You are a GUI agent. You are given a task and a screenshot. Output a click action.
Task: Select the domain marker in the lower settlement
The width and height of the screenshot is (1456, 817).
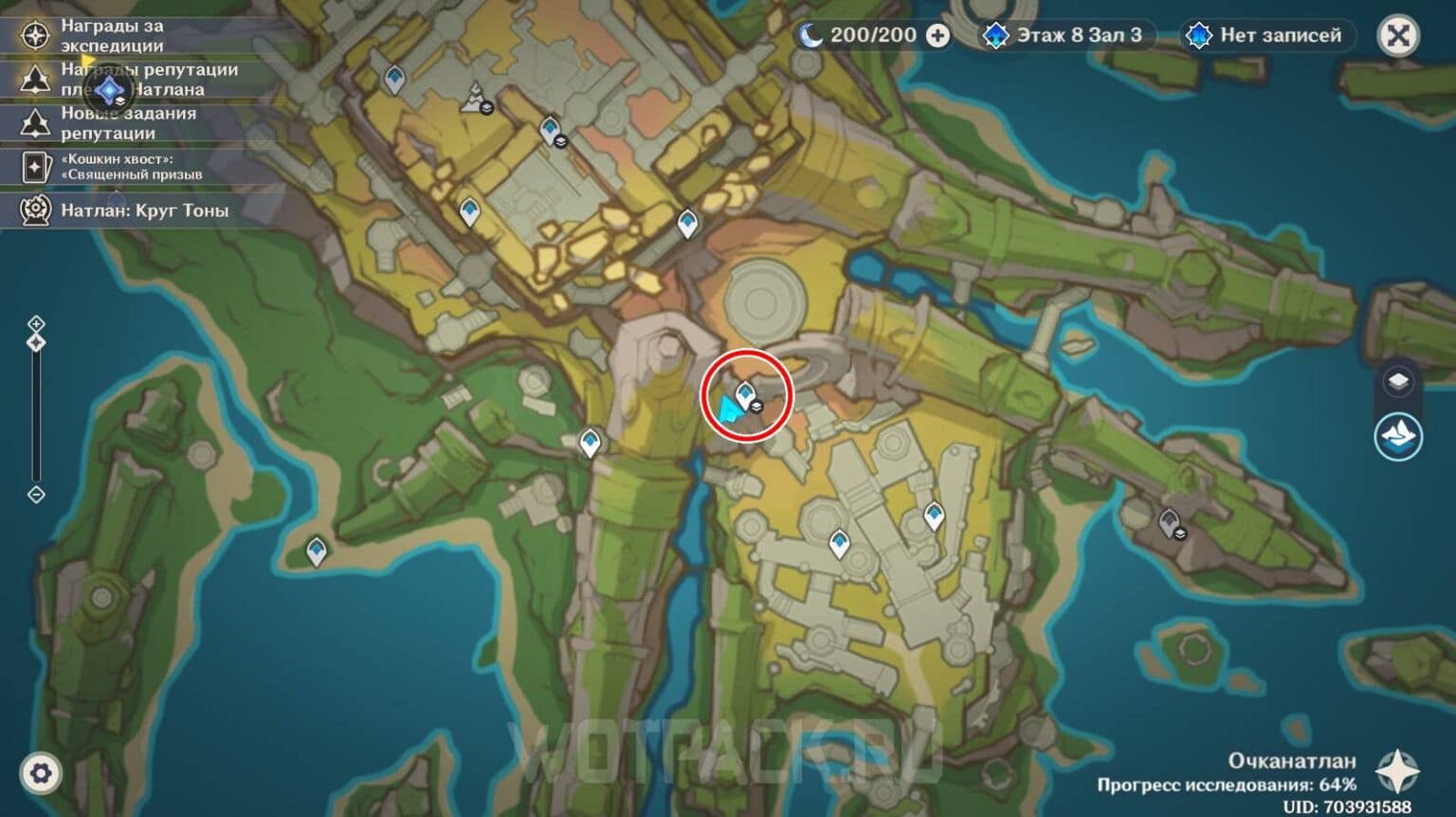(840, 540)
